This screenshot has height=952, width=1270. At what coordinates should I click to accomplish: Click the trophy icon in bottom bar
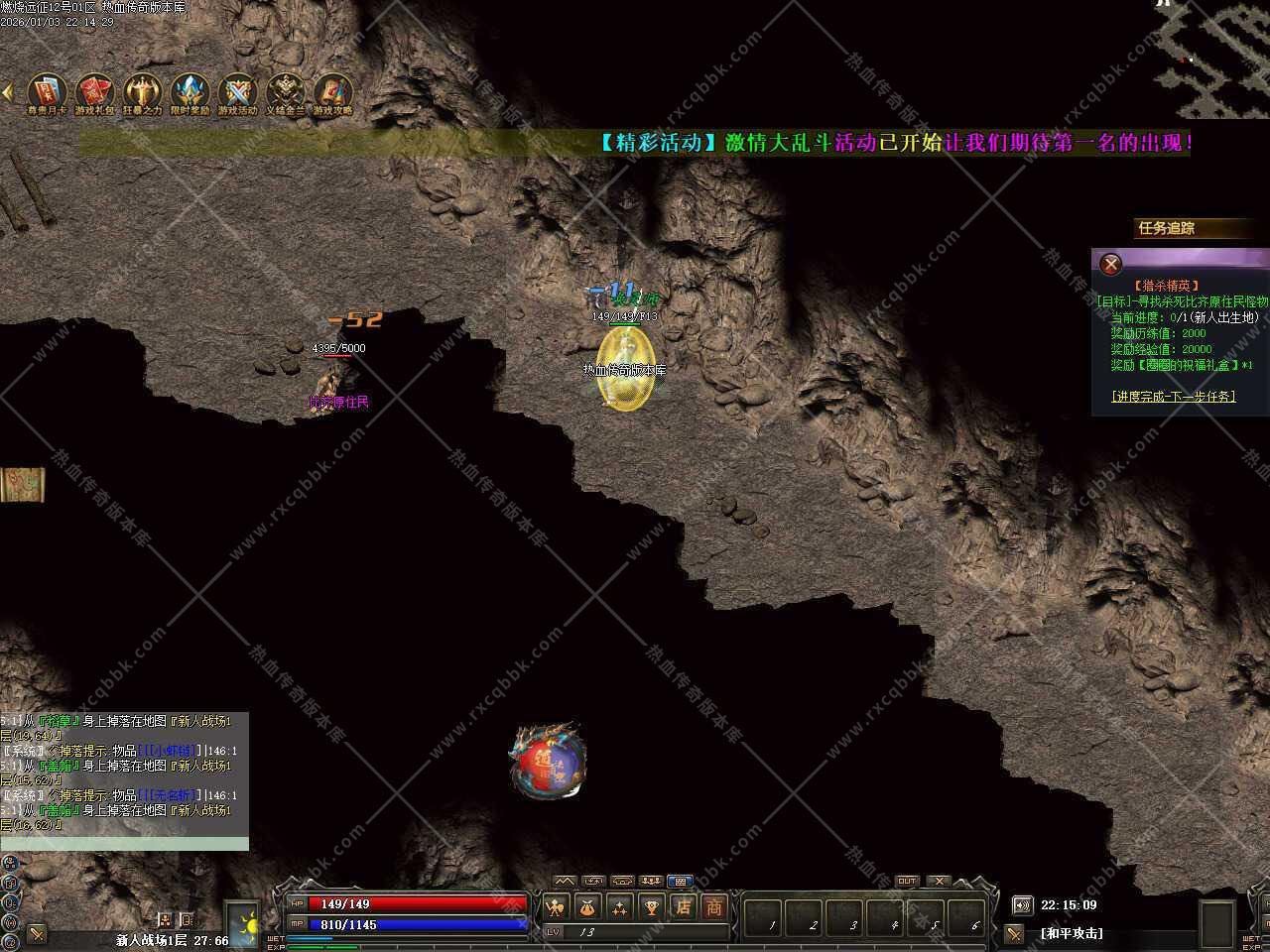point(651,906)
